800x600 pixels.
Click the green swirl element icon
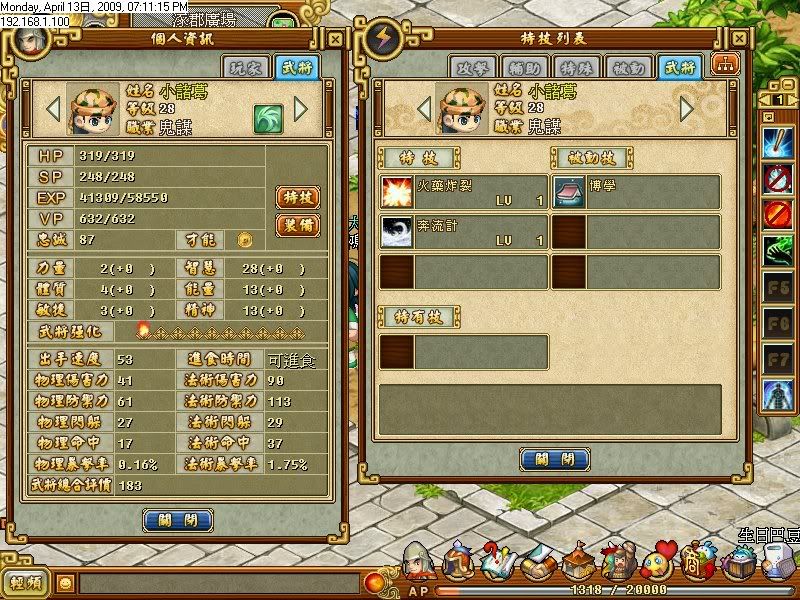click(x=266, y=116)
